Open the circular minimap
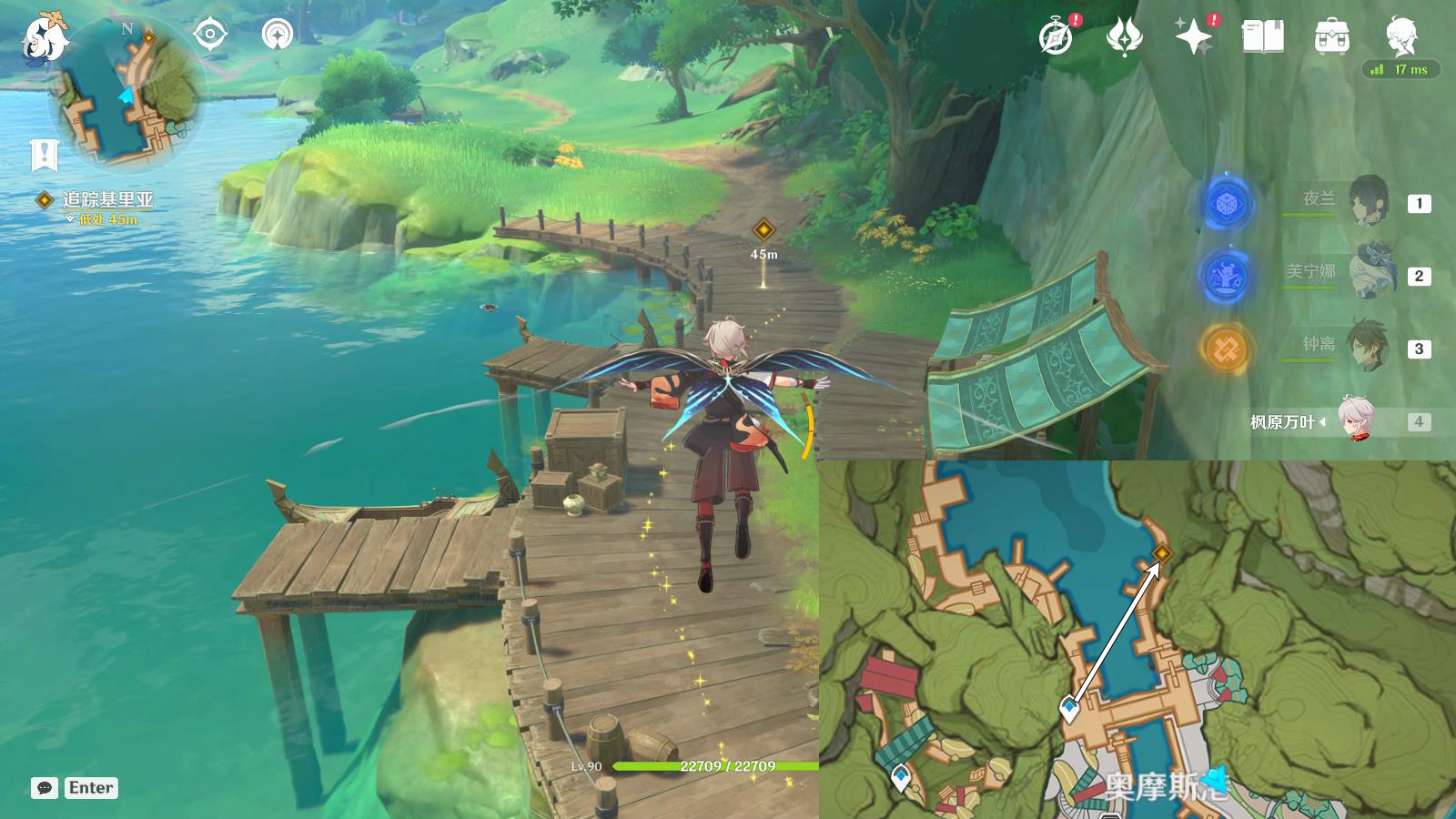Screen dimensions: 1456x819 [x=127, y=93]
